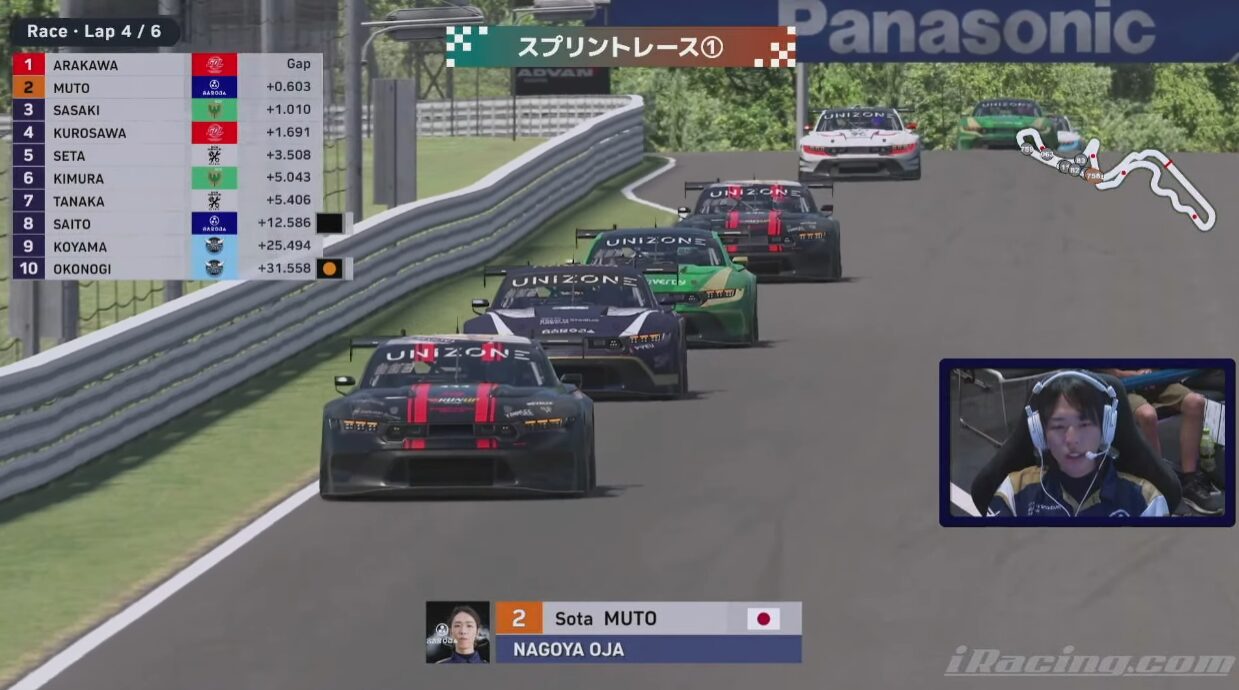The width and height of the screenshot is (1239, 690).
Task: Click the NAGOYA OJA team label
Action: click(648, 649)
